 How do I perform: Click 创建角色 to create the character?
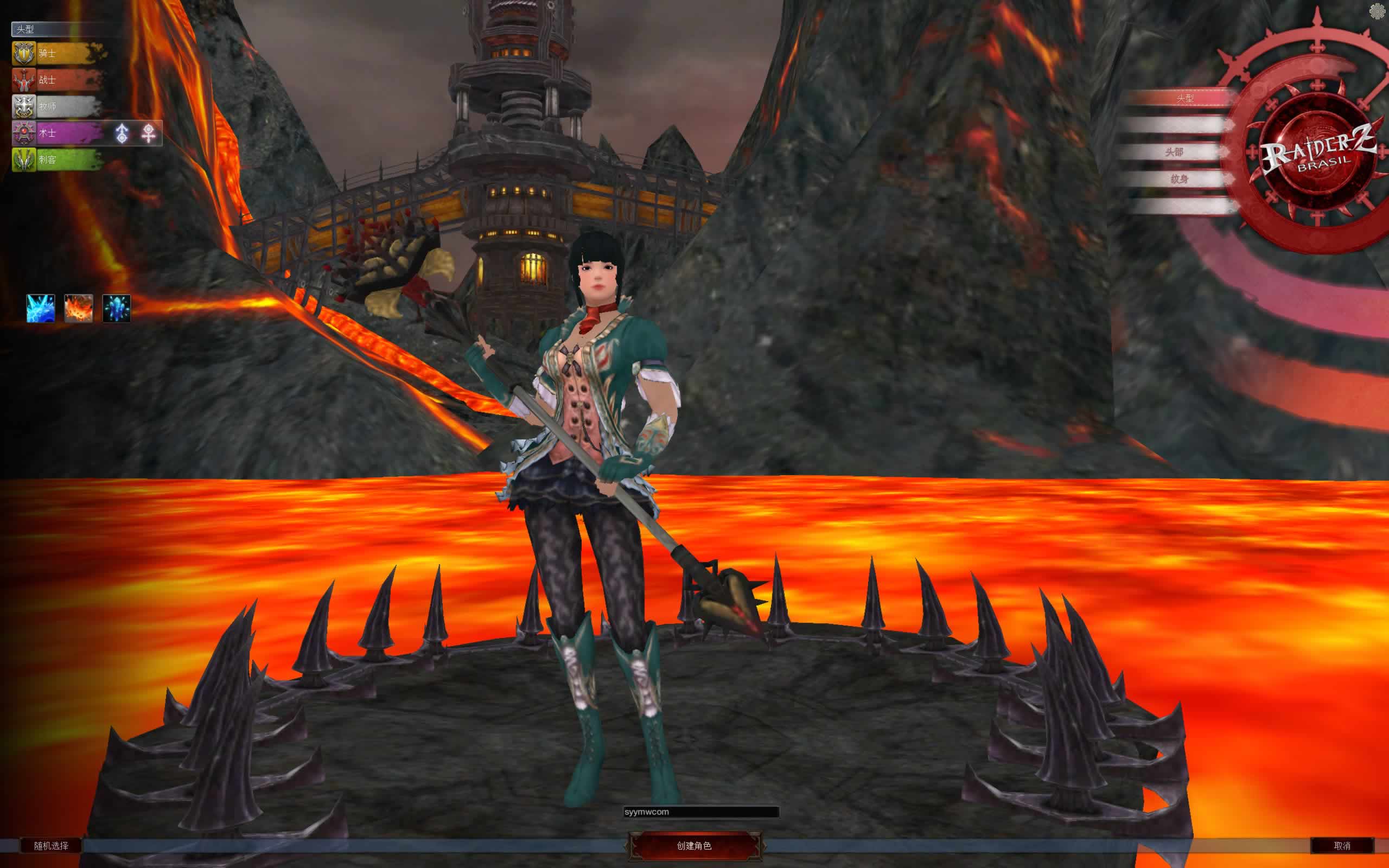(694, 846)
